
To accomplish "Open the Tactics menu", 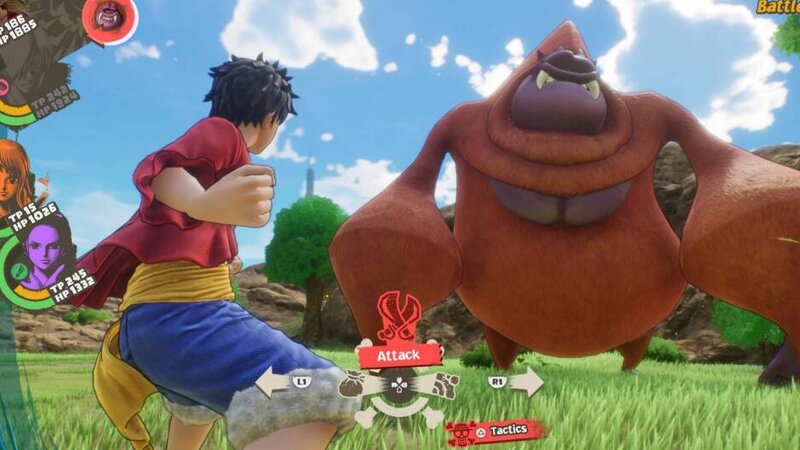I will pyautogui.click(x=497, y=431).
